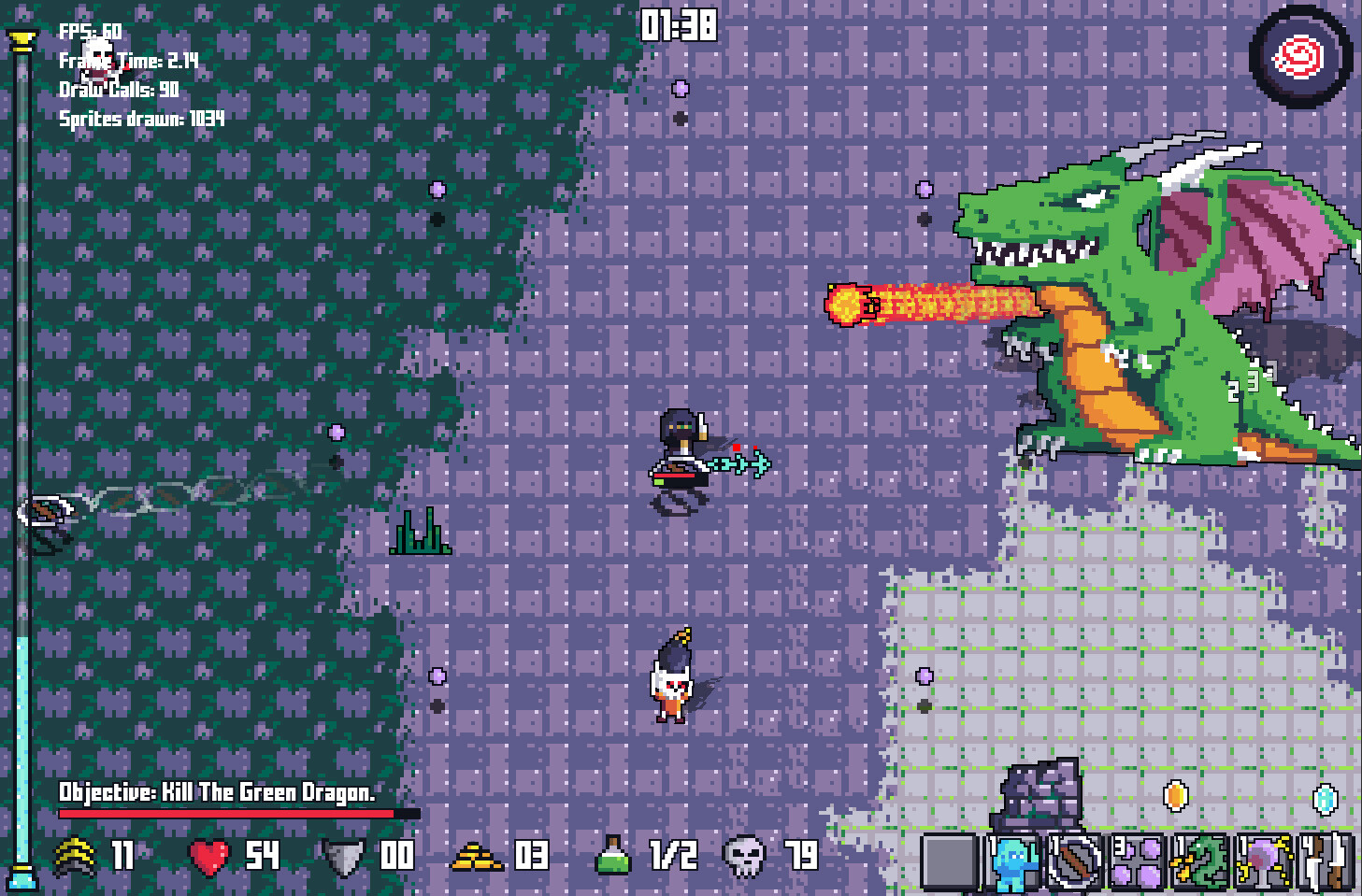Click the red spiral portal icon
The height and width of the screenshot is (896, 1362).
coord(1299,58)
